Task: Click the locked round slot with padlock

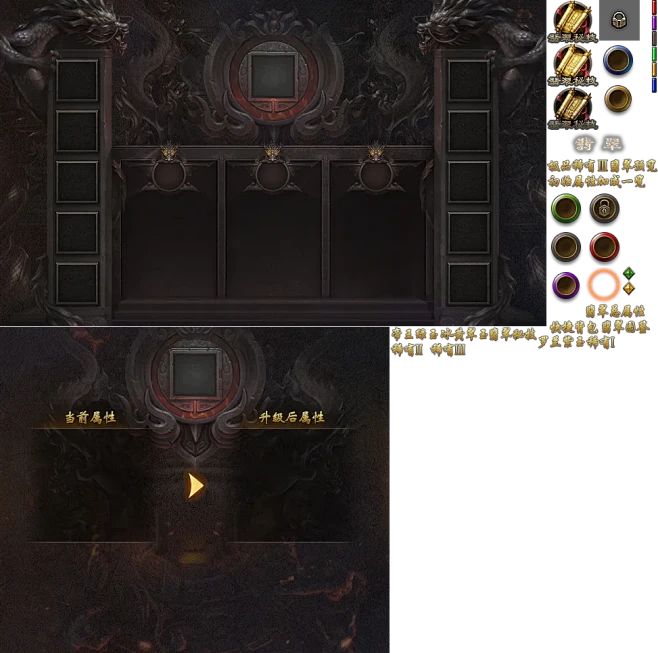Action: pyautogui.click(x=603, y=208)
